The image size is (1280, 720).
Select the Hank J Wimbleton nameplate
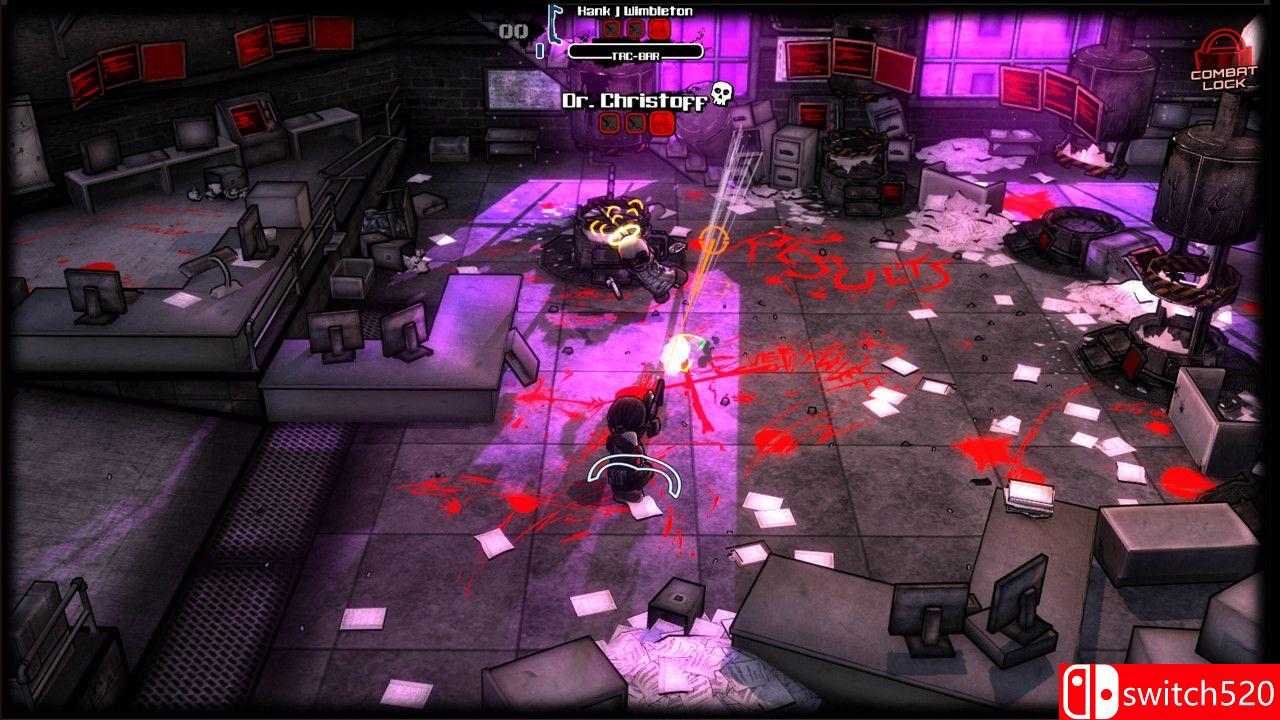[x=635, y=11]
